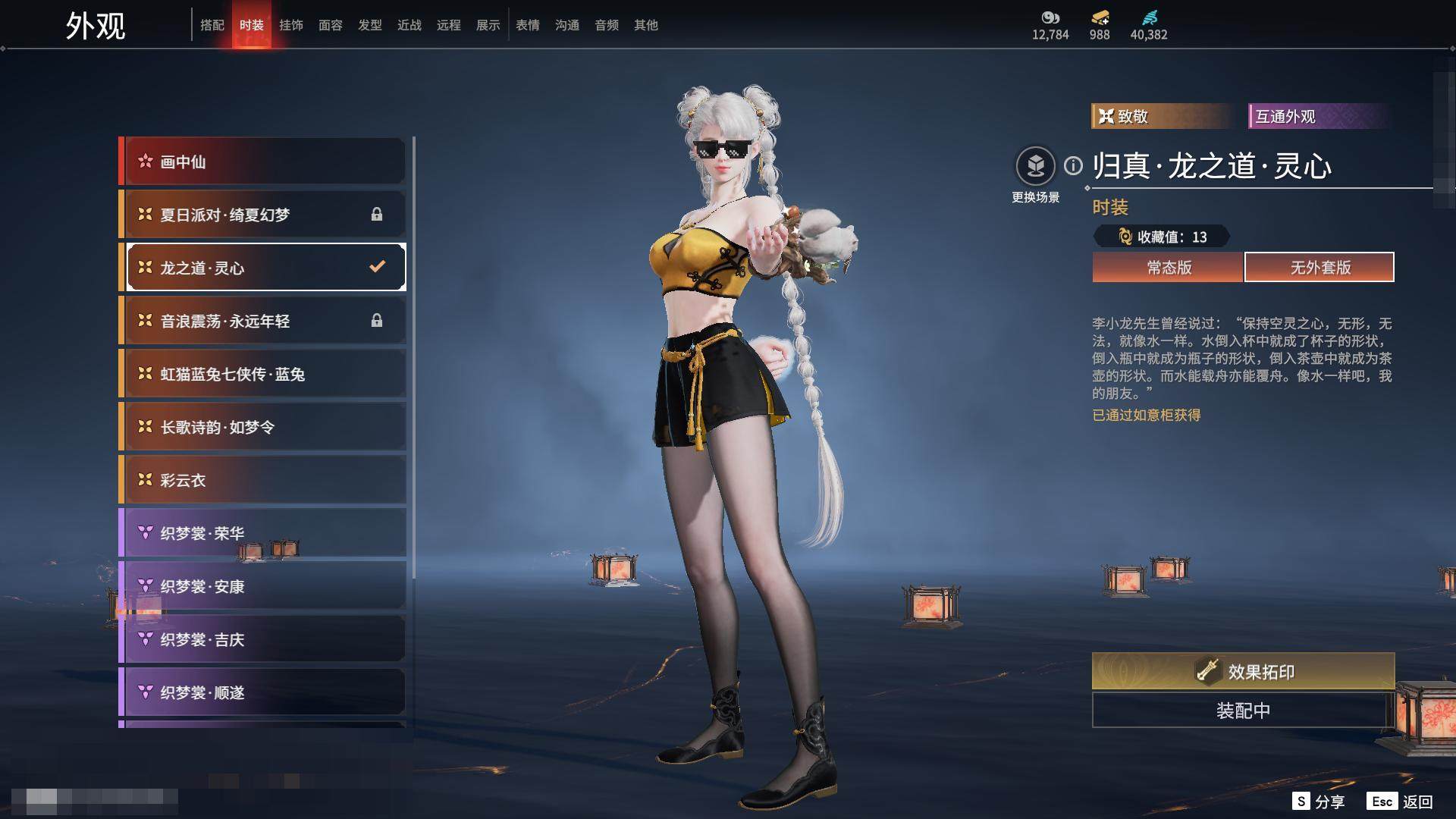Open 效果拓印 effect imprint
This screenshot has height=819, width=1456.
(x=1243, y=671)
